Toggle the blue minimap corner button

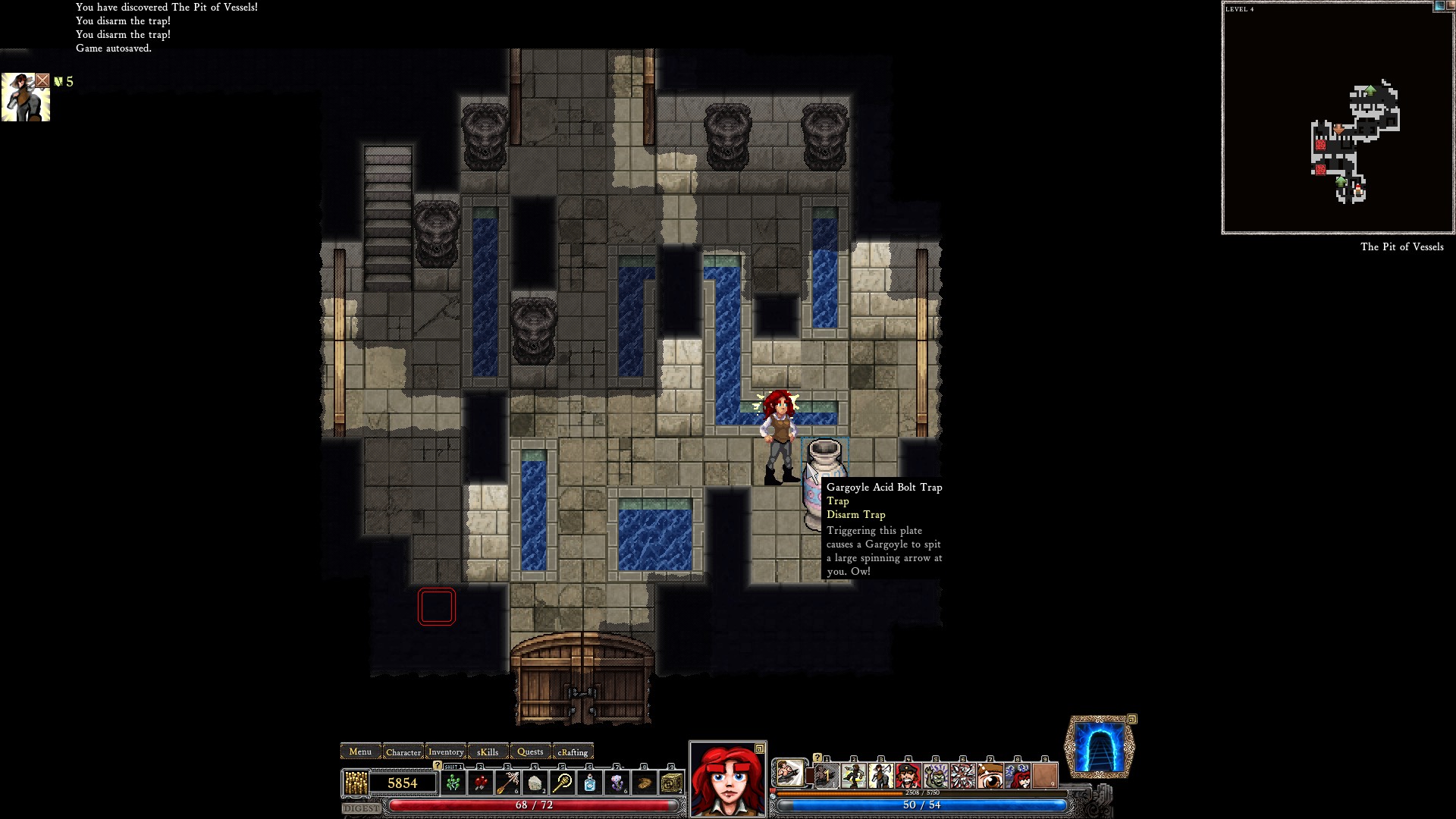(x=1439, y=6)
